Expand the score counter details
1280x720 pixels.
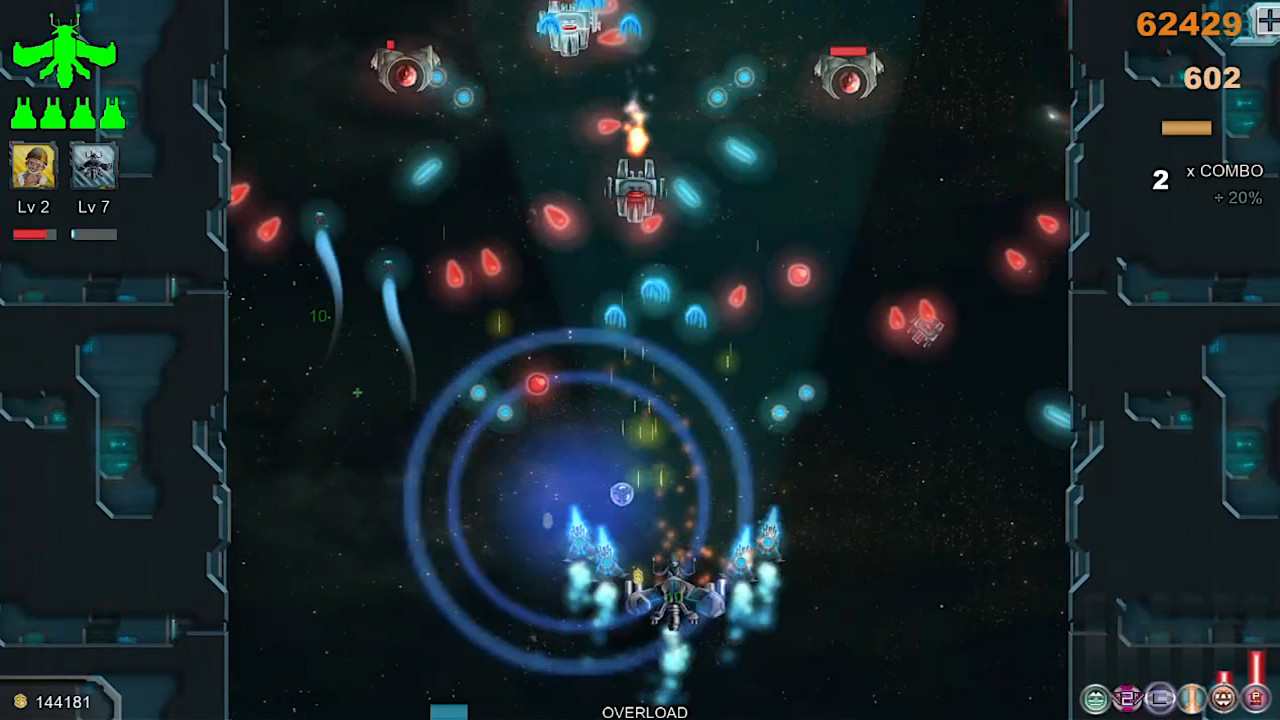pos(1188,24)
